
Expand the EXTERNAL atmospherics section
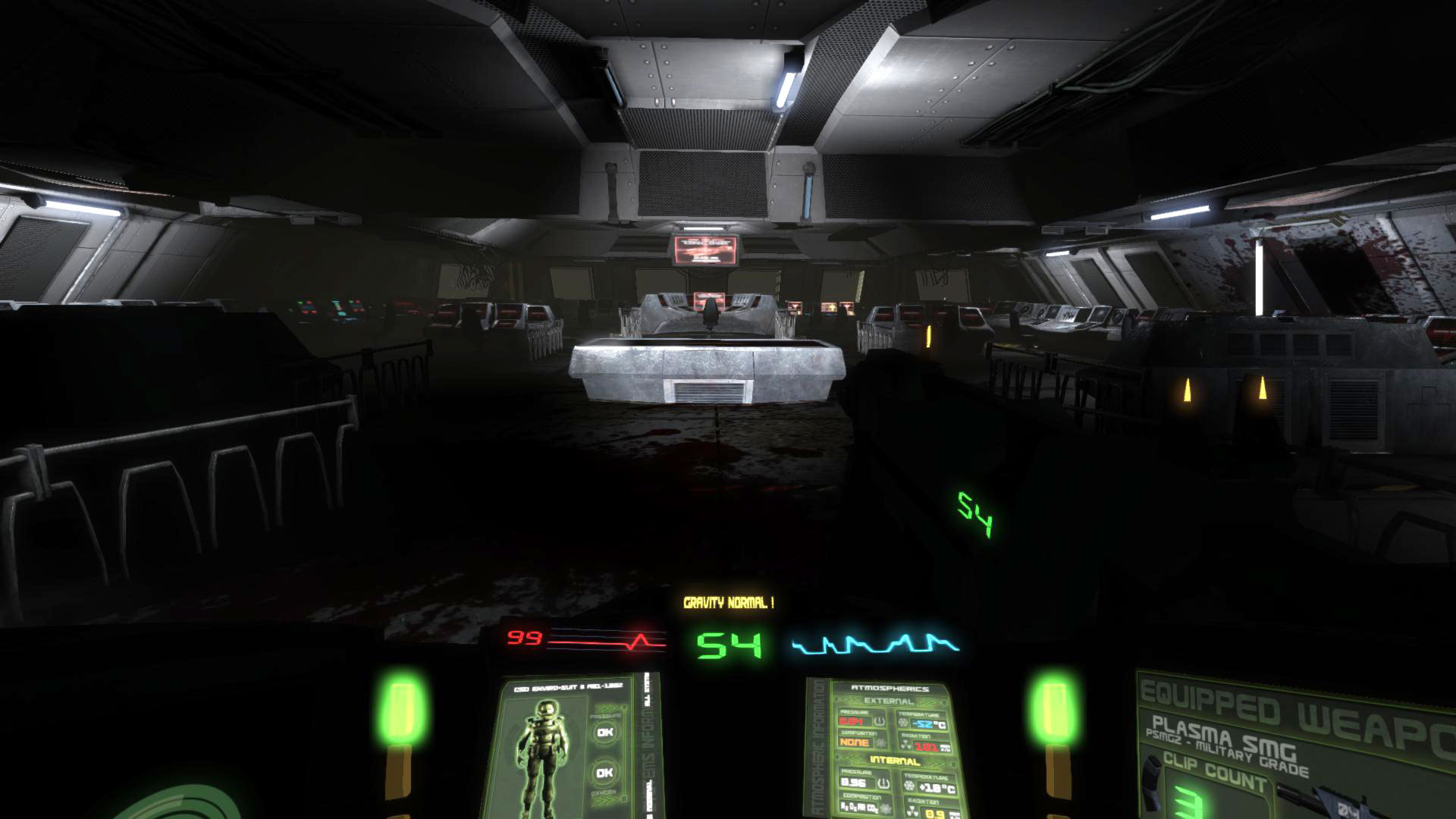pyautogui.click(x=889, y=700)
